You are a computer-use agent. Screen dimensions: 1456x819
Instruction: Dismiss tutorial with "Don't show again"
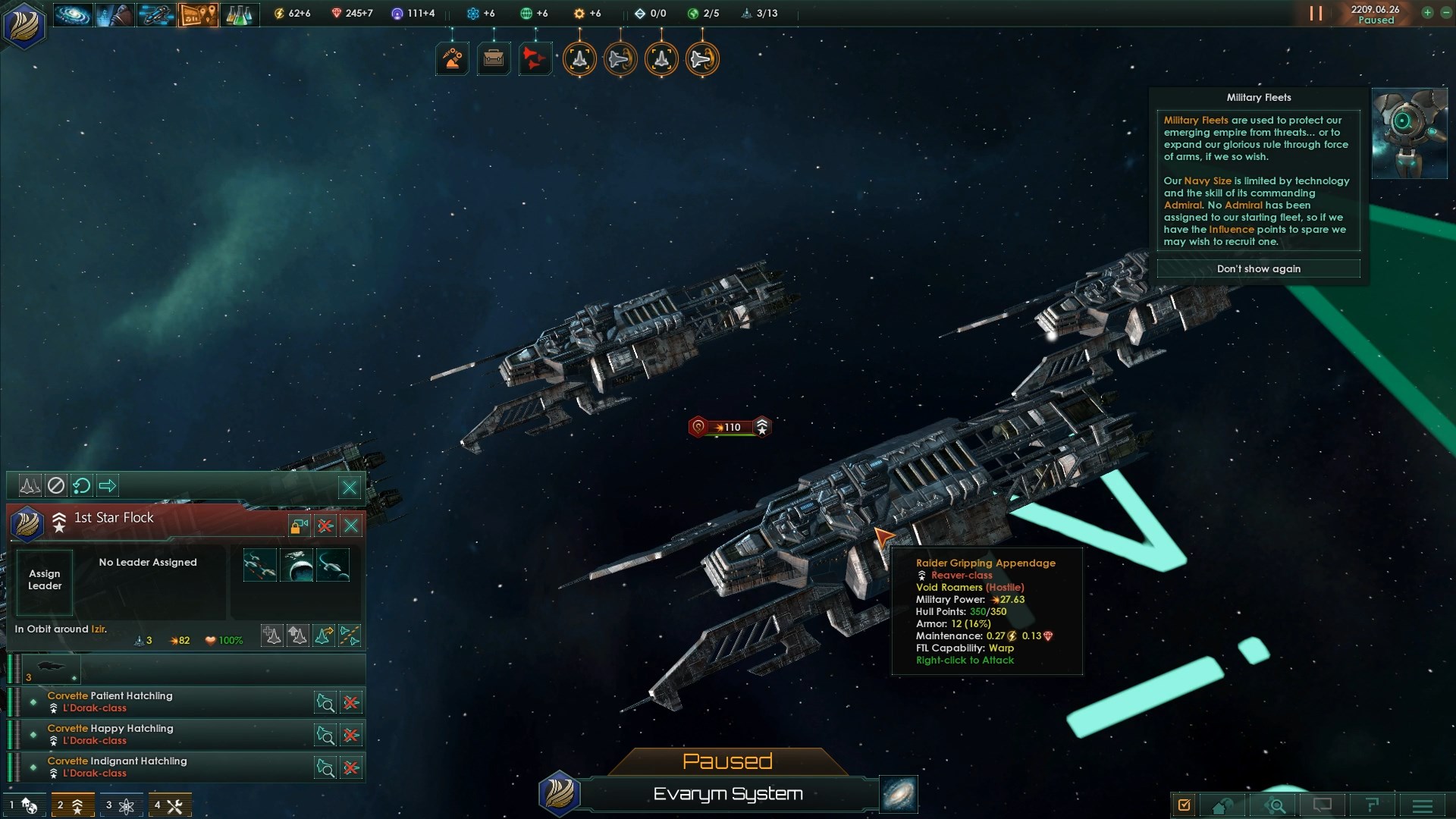(x=1258, y=269)
